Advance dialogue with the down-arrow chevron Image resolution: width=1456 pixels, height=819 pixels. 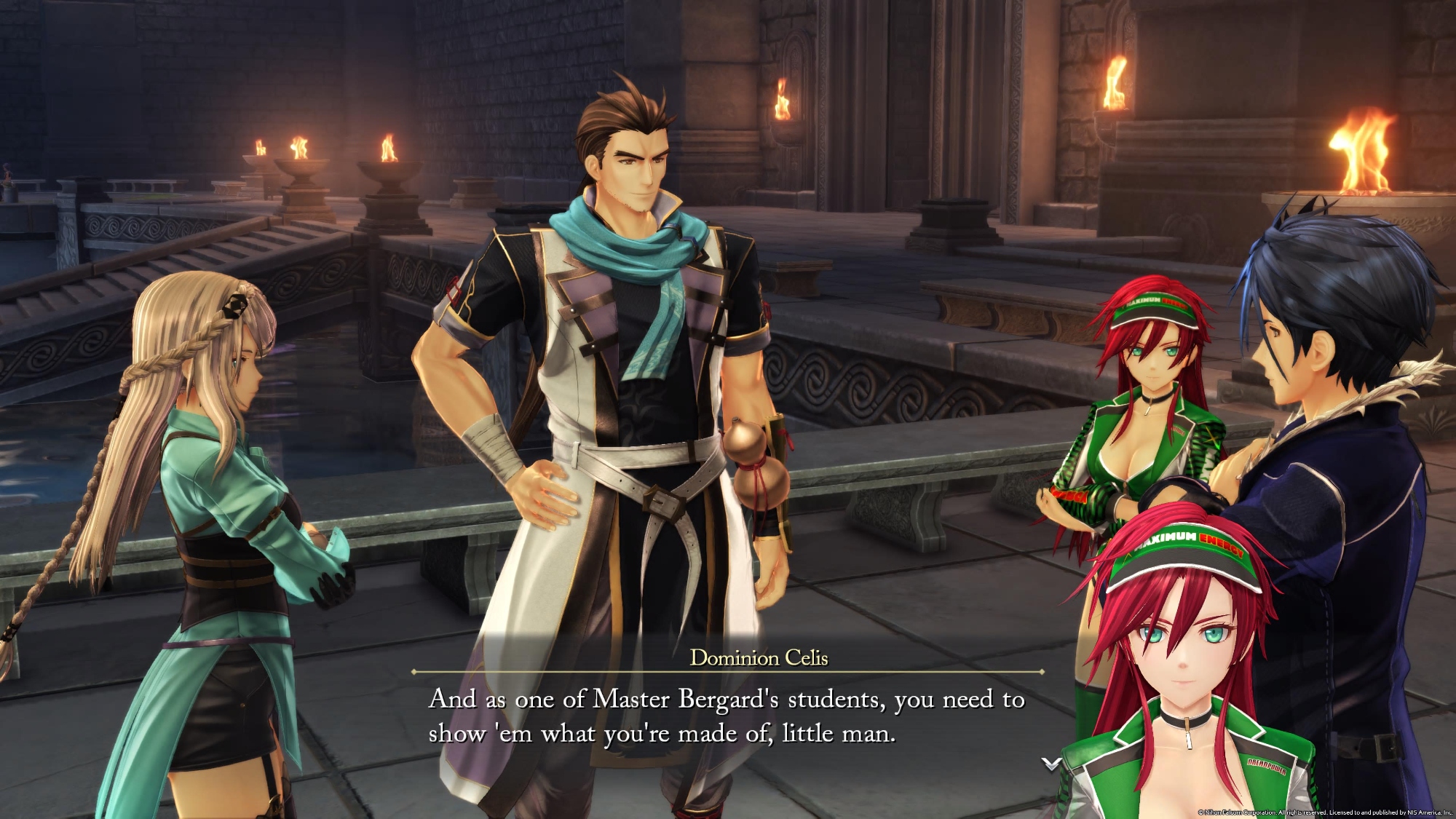[x=1051, y=764]
